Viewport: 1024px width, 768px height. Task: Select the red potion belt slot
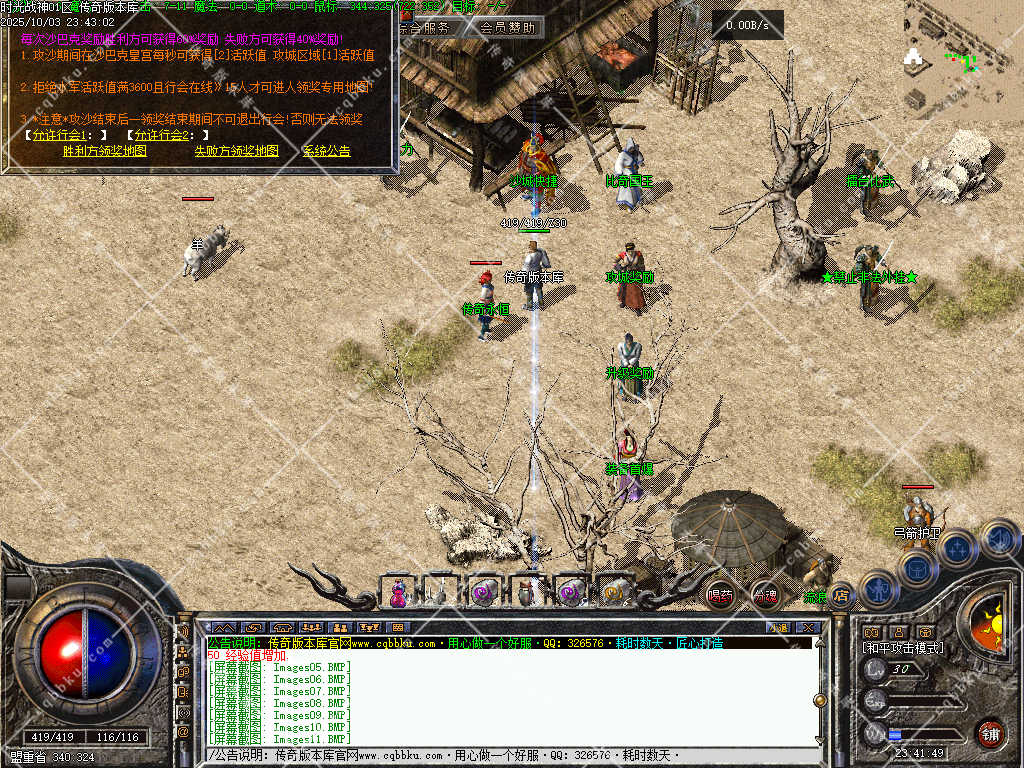pos(399,592)
